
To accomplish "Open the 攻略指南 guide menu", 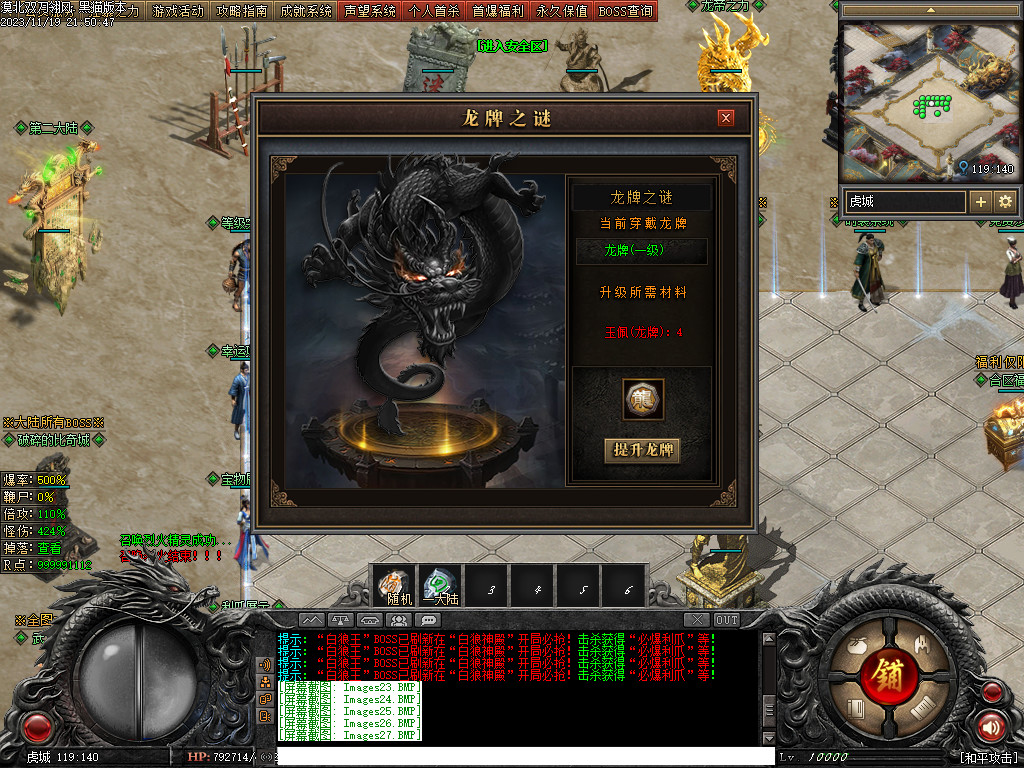I will pyautogui.click(x=241, y=11).
